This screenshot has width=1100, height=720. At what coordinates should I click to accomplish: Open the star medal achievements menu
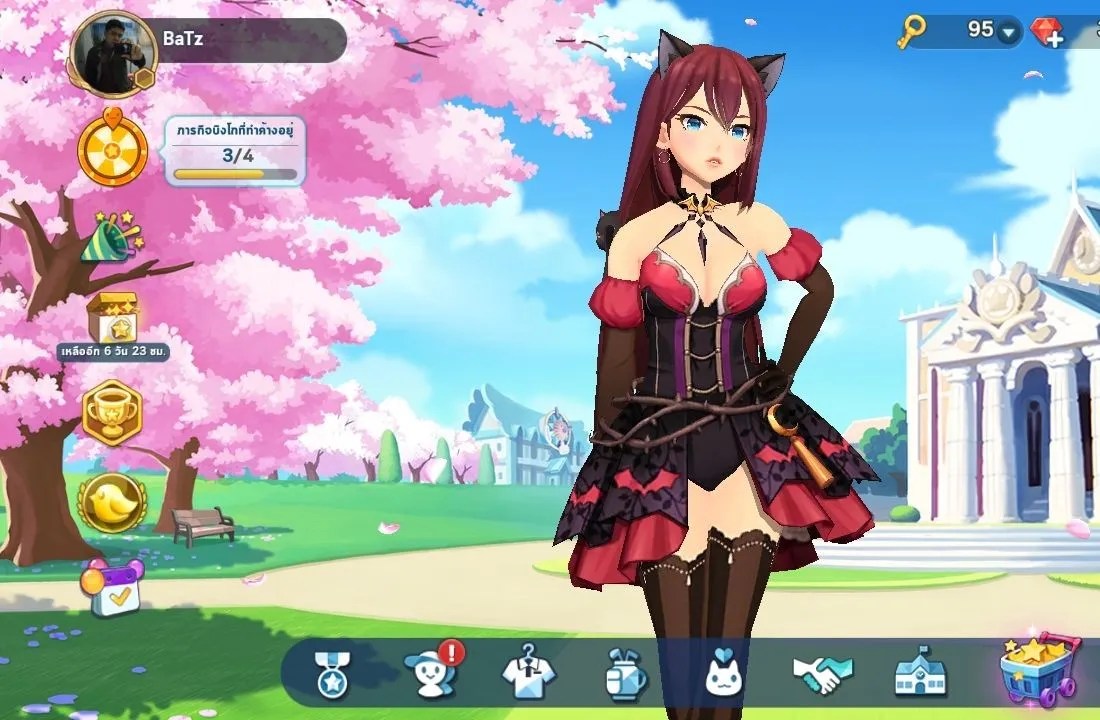click(x=331, y=672)
